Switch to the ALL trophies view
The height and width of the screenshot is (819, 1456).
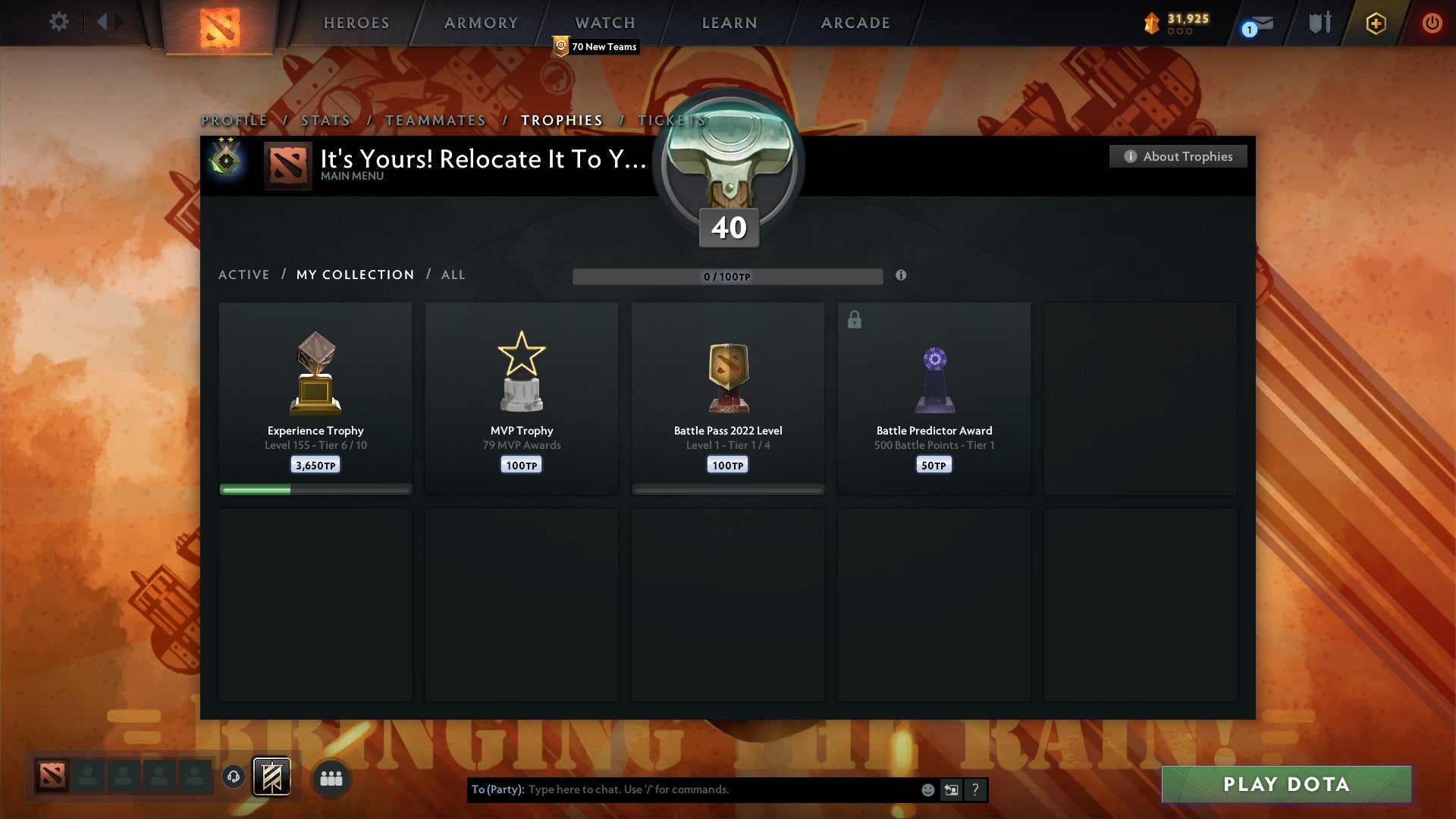coord(453,275)
